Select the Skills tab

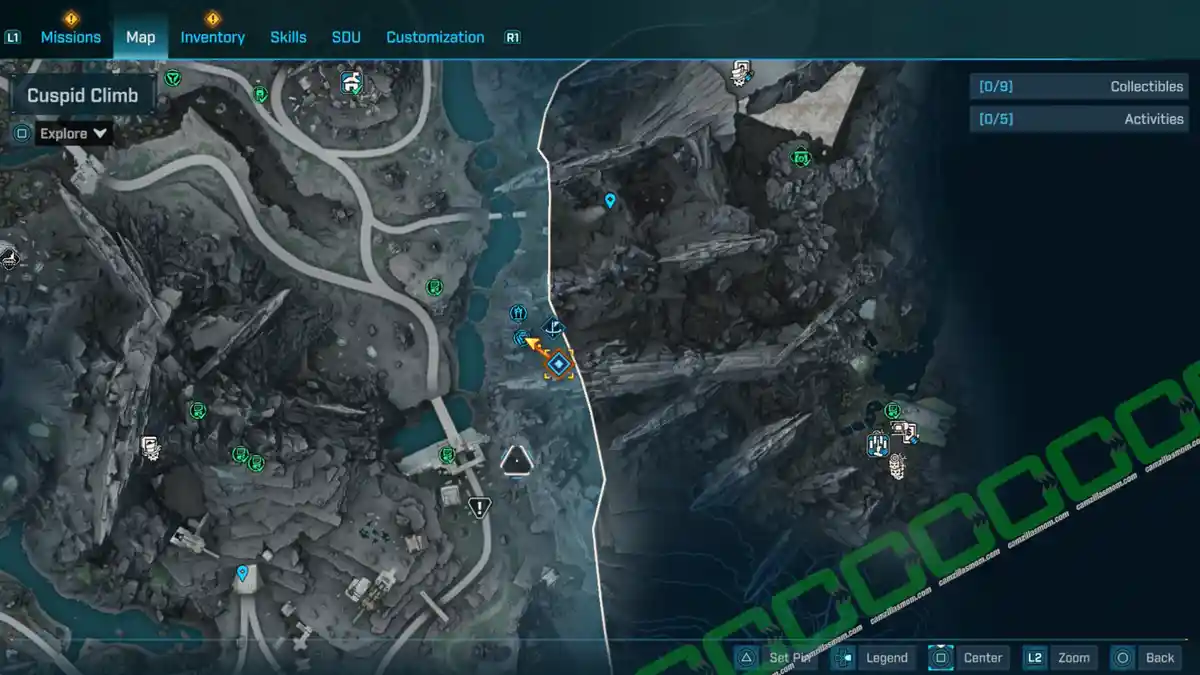(x=288, y=37)
